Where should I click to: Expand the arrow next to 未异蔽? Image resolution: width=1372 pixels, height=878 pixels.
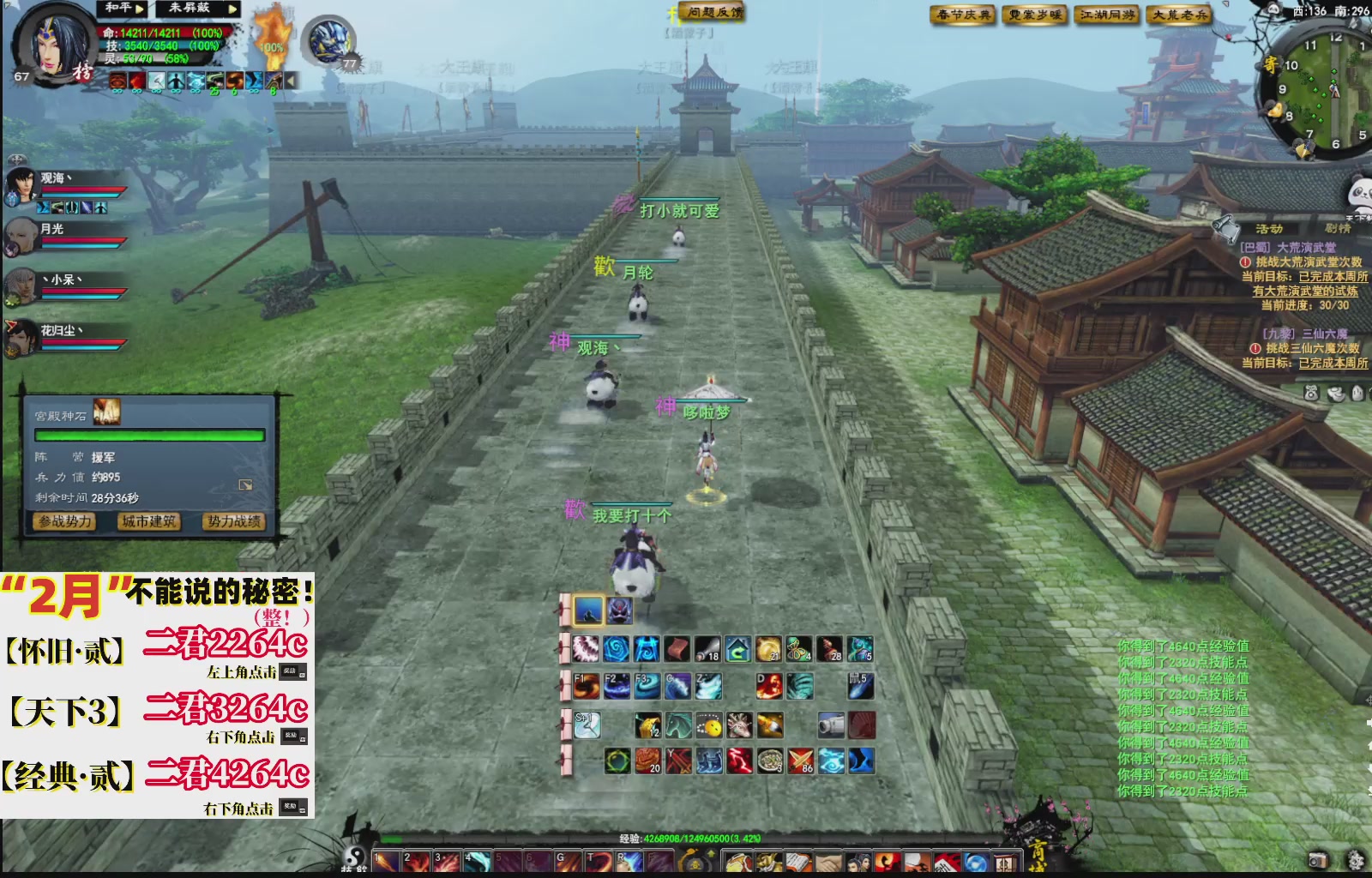click(232, 10)
